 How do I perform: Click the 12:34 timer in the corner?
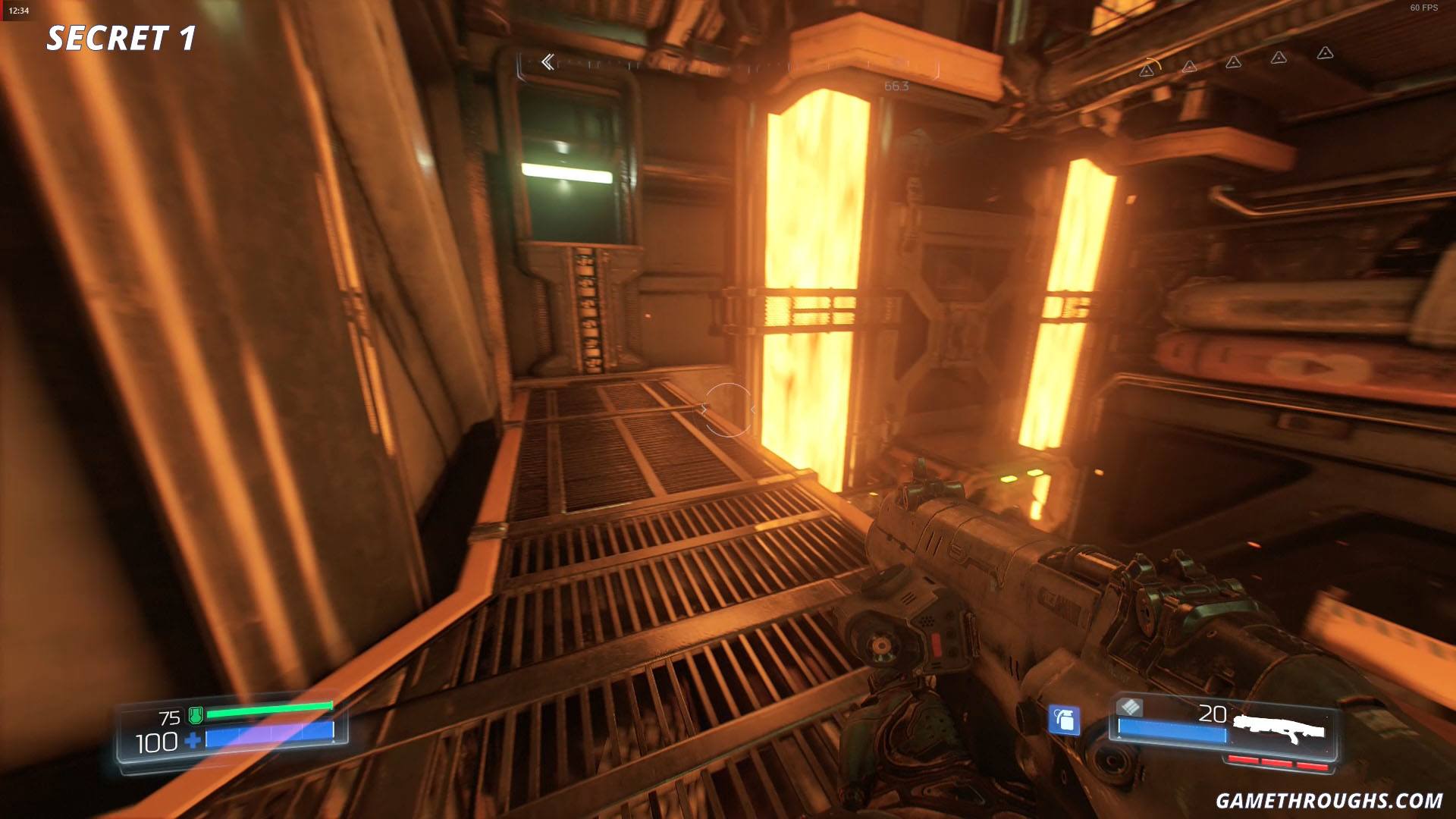point(20,9)
